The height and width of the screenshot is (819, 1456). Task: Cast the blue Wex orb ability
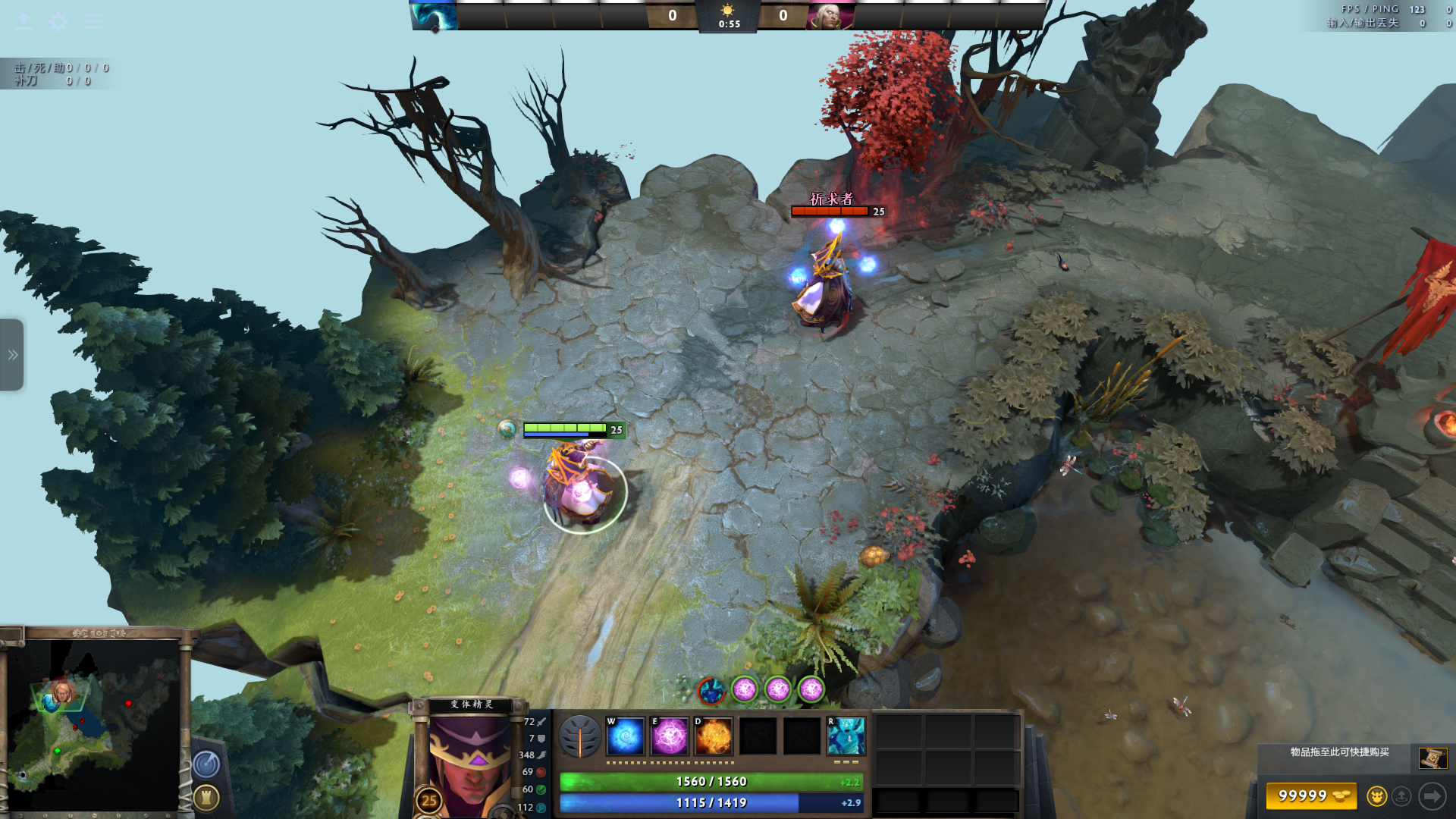tap(626, 736)
